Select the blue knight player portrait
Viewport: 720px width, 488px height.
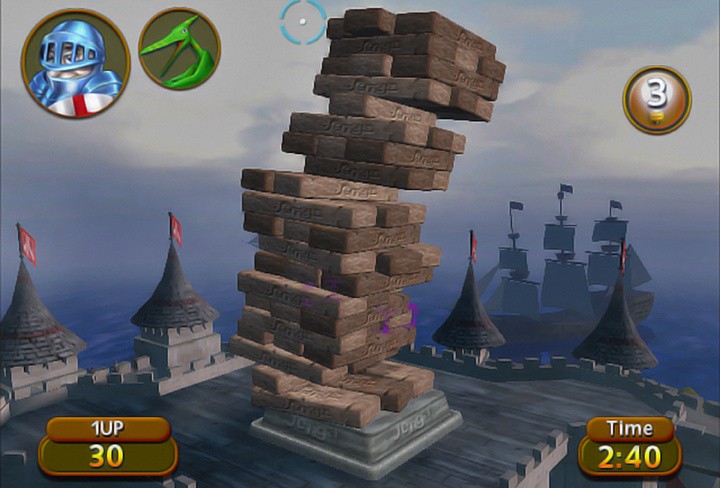pos(76,63)
